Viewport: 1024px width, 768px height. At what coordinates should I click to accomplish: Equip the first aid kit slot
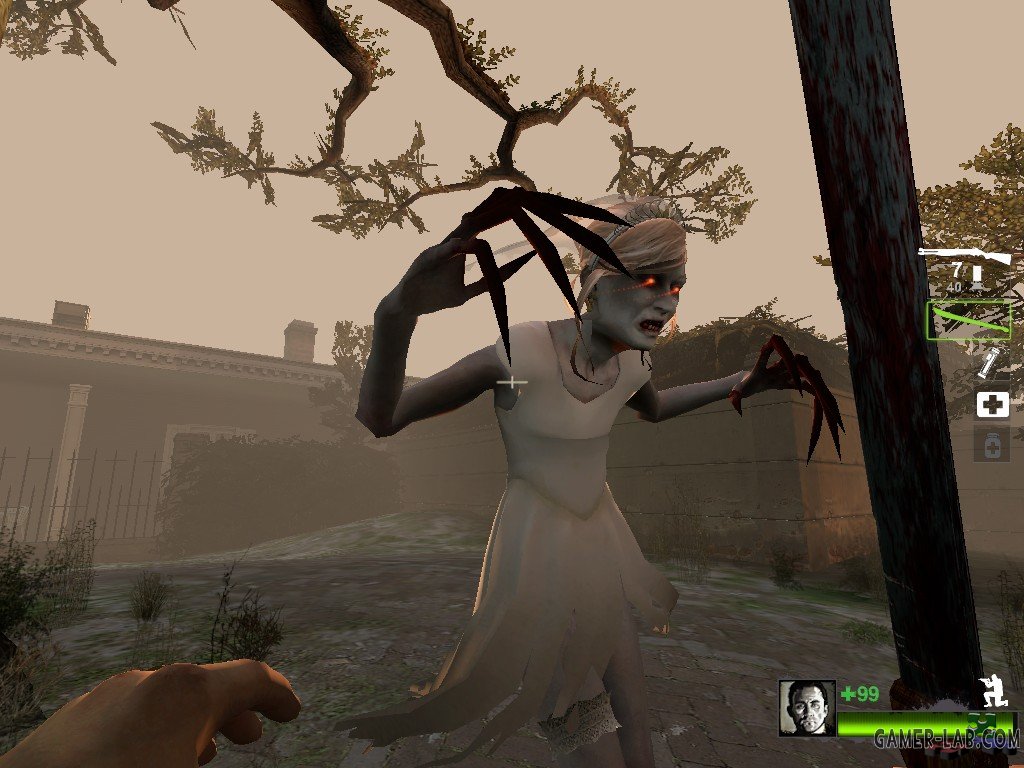[991, 404]
